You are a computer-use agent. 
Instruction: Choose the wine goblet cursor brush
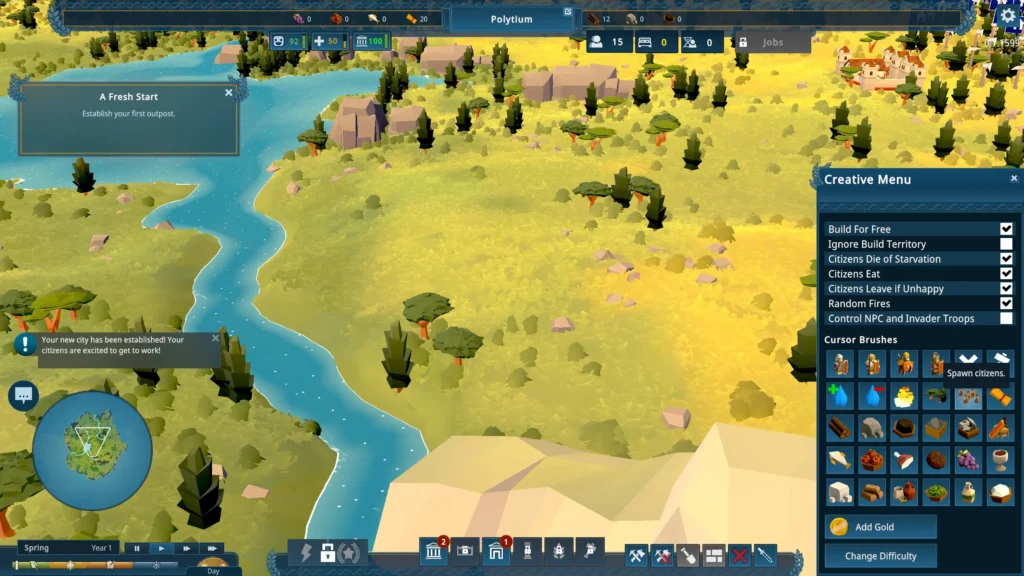coord(999,460)
